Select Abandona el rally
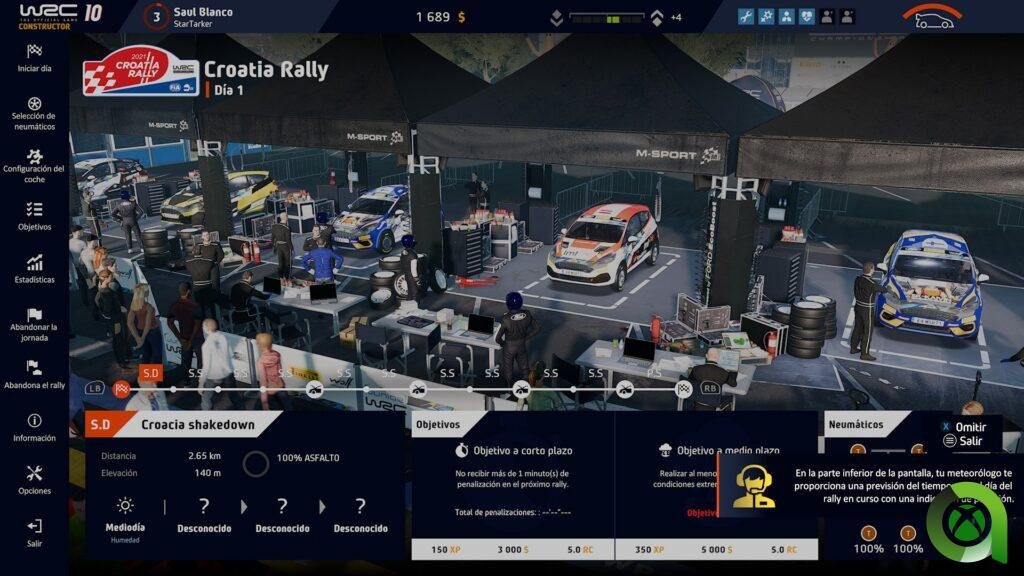Viewport: 1024px width, 576px height. click(34, 375)
